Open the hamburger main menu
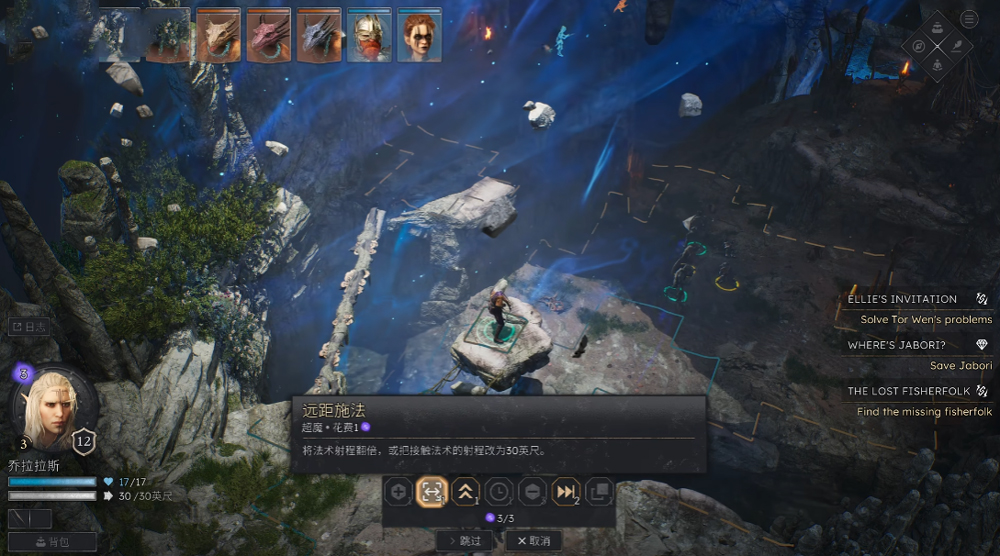 tap(969, 19)
